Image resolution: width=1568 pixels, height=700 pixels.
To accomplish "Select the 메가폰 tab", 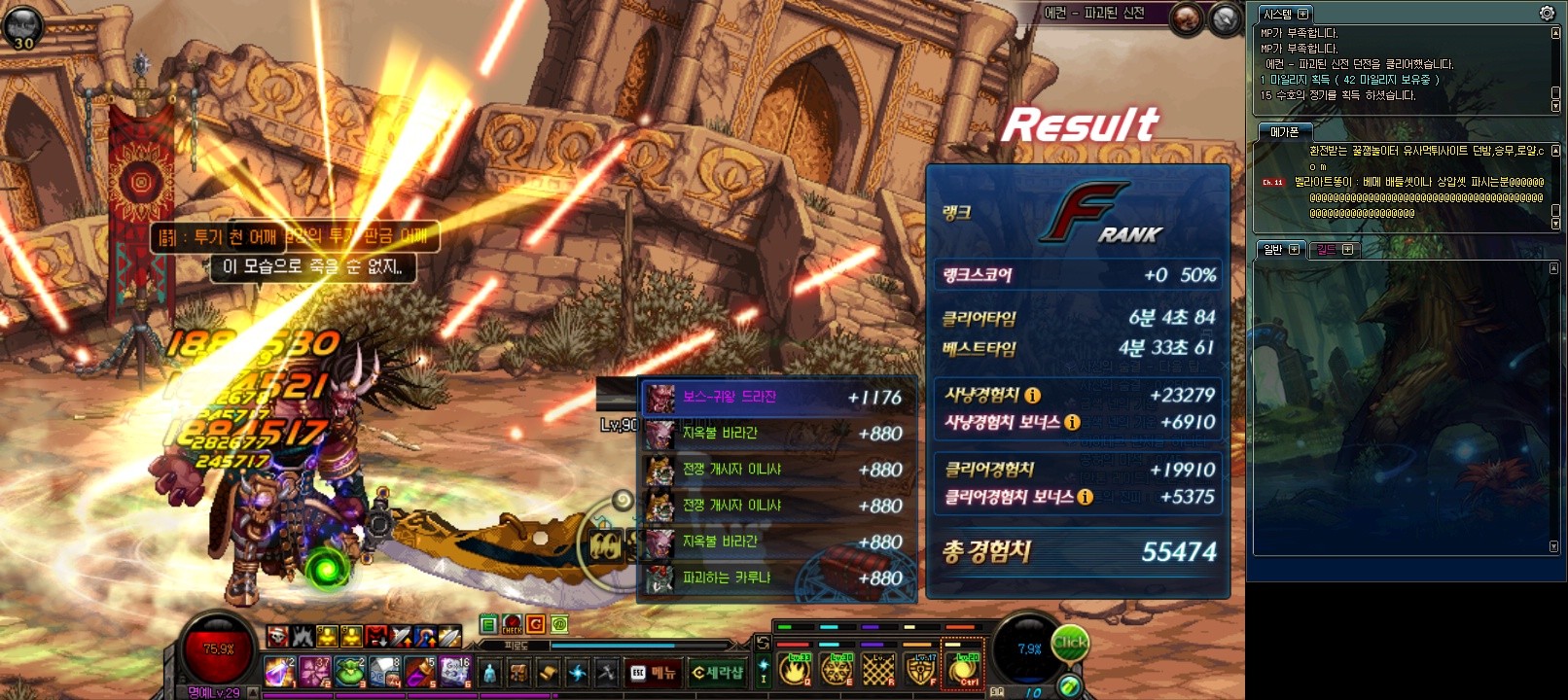I will click(1284, 131).
